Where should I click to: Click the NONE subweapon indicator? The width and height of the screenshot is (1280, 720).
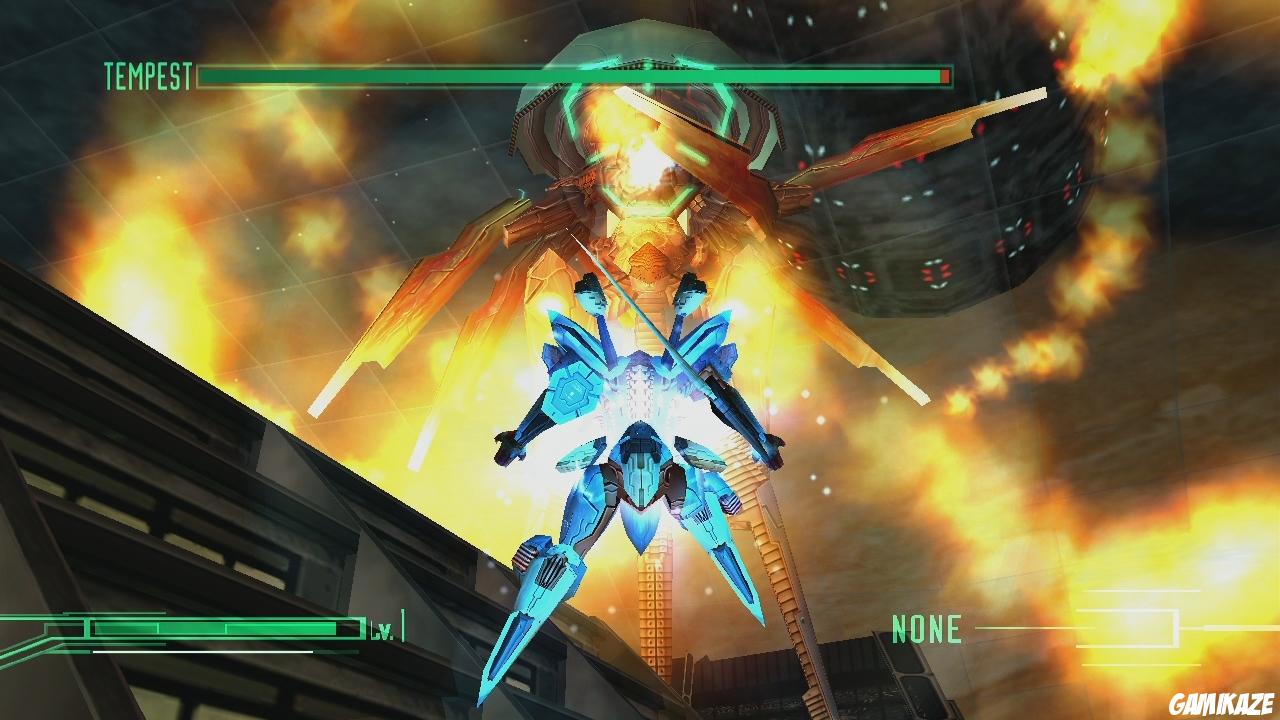click(x=926, y=628)
